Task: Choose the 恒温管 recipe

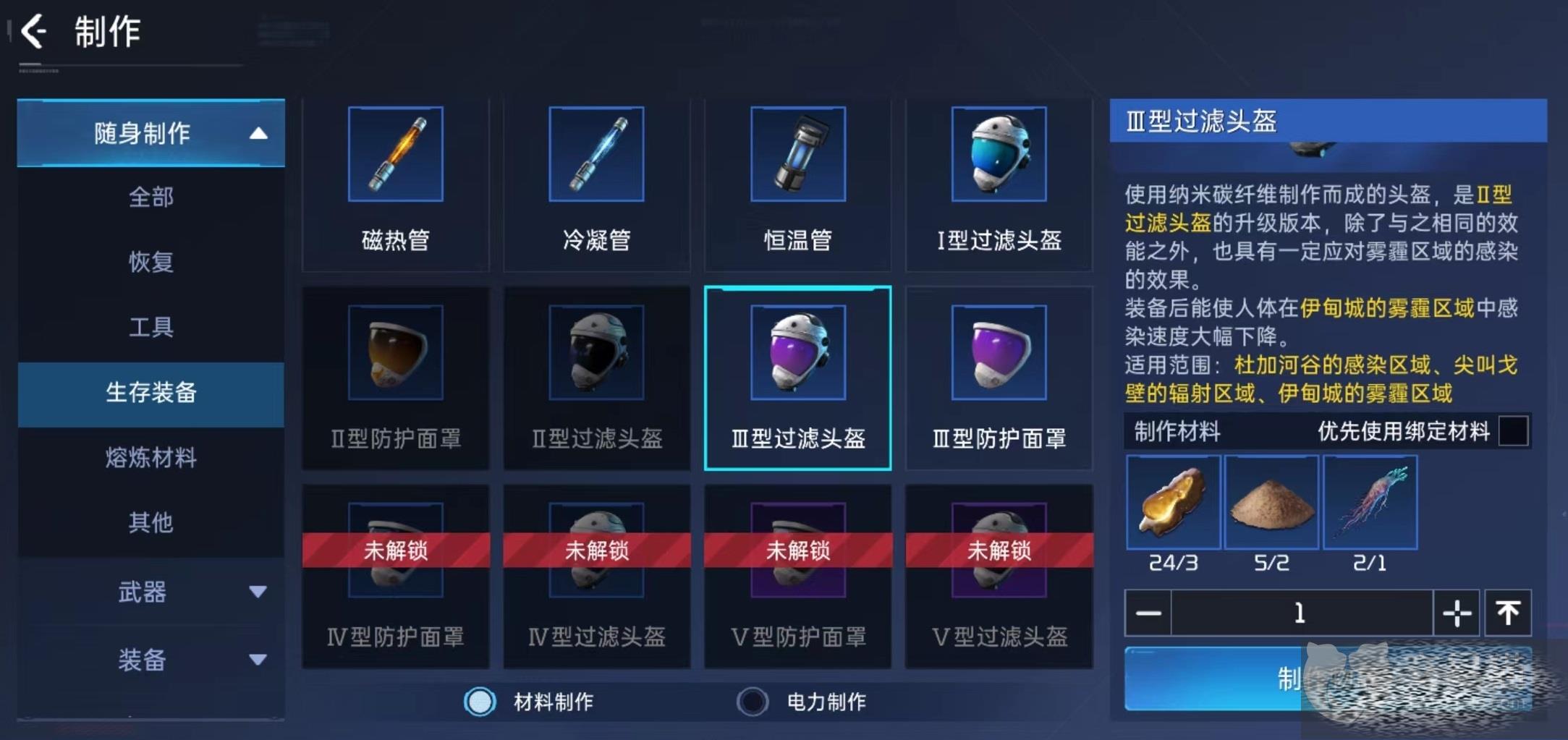Action: coord(797,184)
